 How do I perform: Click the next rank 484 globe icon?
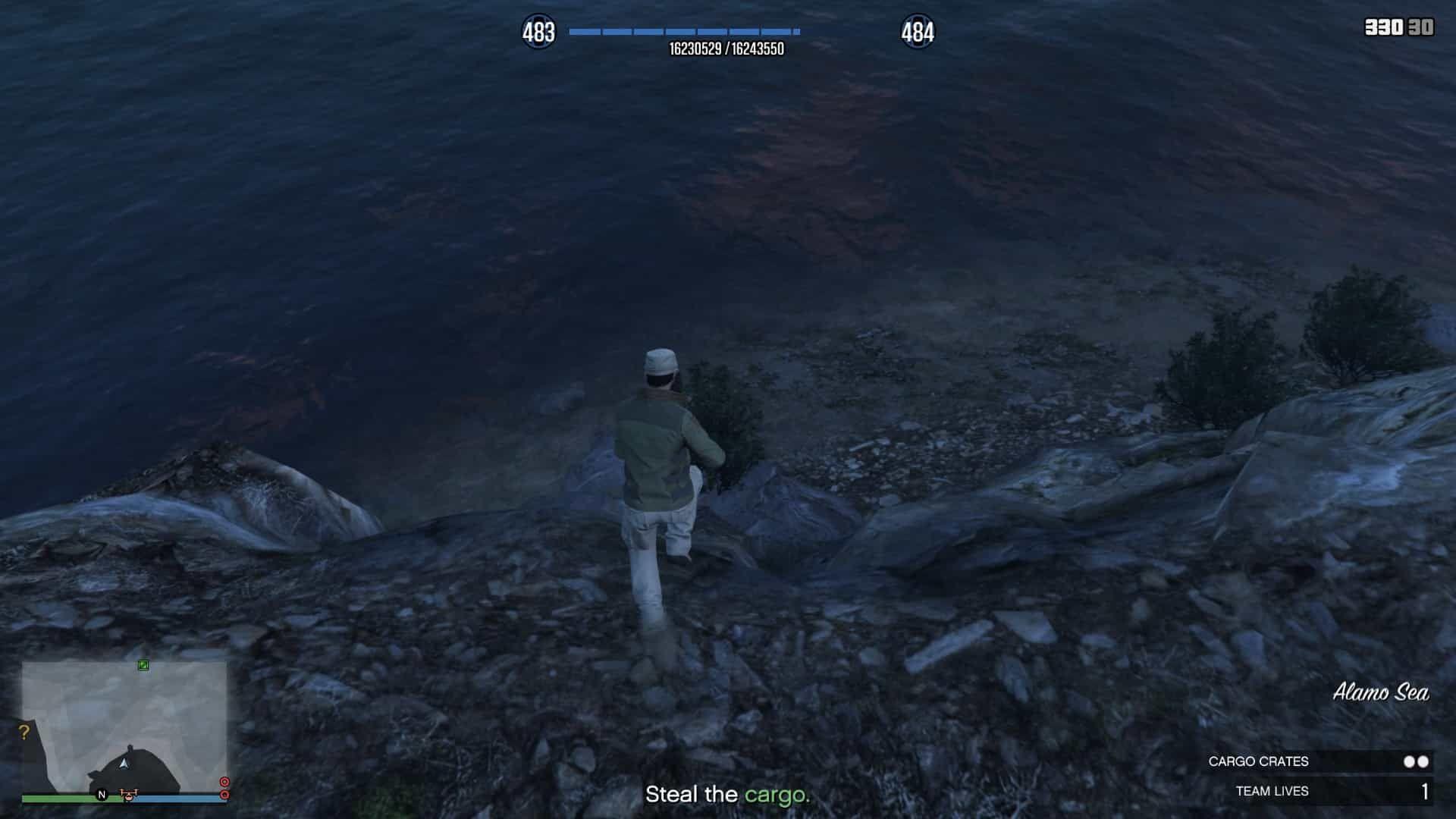917,33
